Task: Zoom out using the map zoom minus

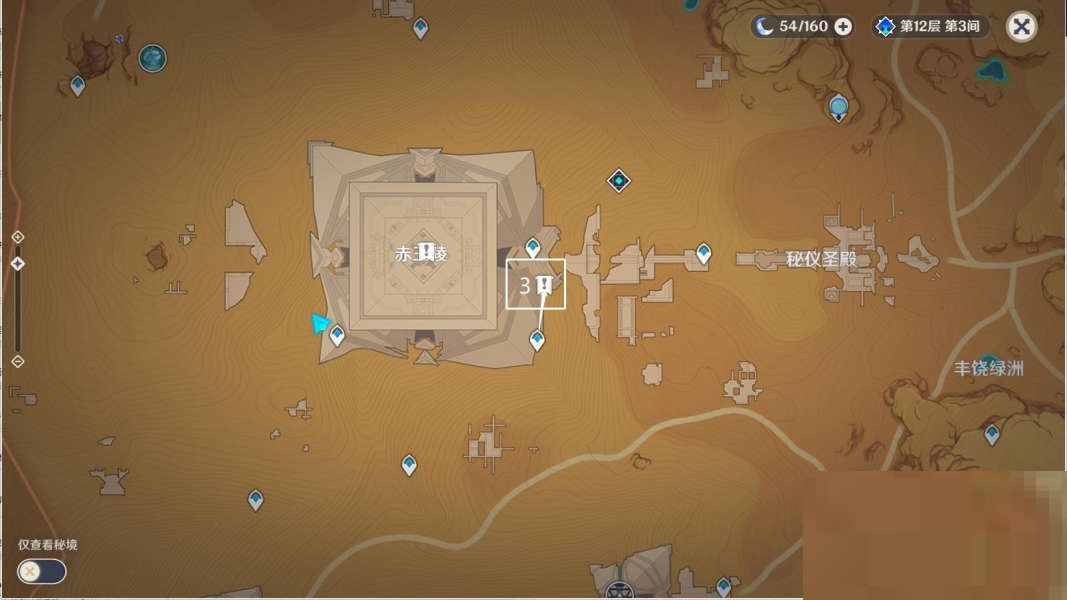Action: click(x=17, y=361)
